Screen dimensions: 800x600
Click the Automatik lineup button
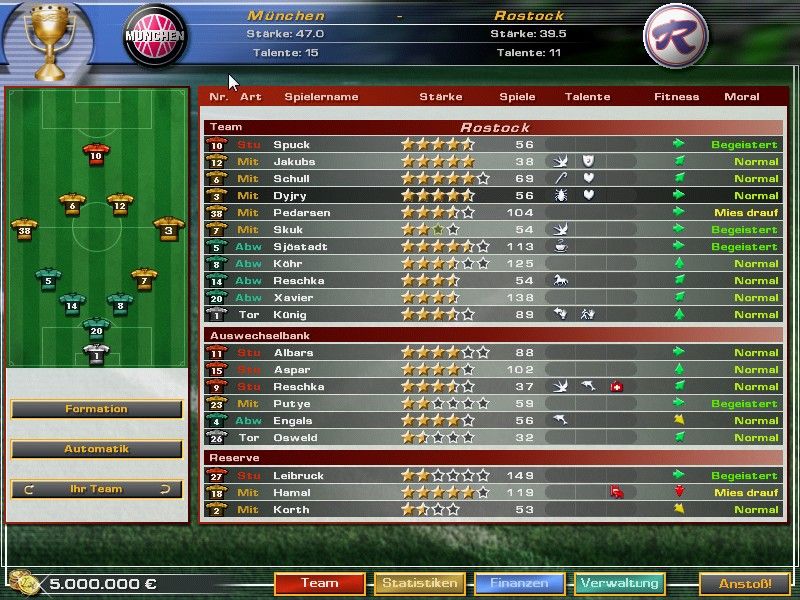pos(96,449)
